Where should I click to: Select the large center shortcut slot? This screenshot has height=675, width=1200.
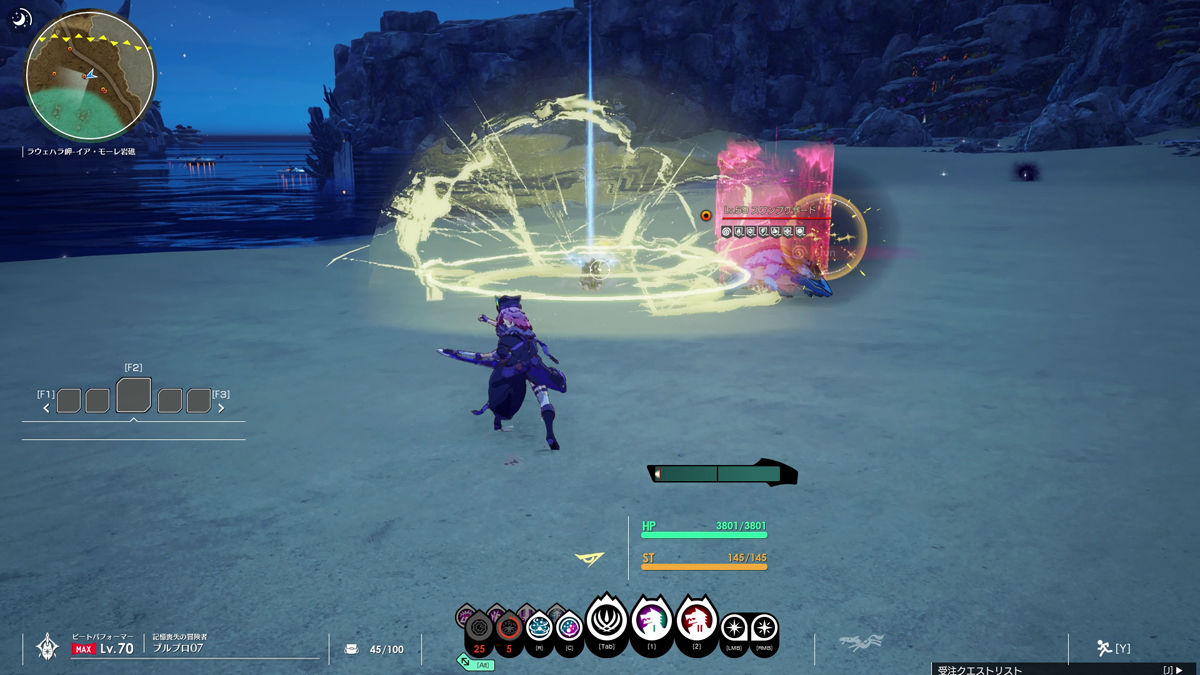coord(134,396)
